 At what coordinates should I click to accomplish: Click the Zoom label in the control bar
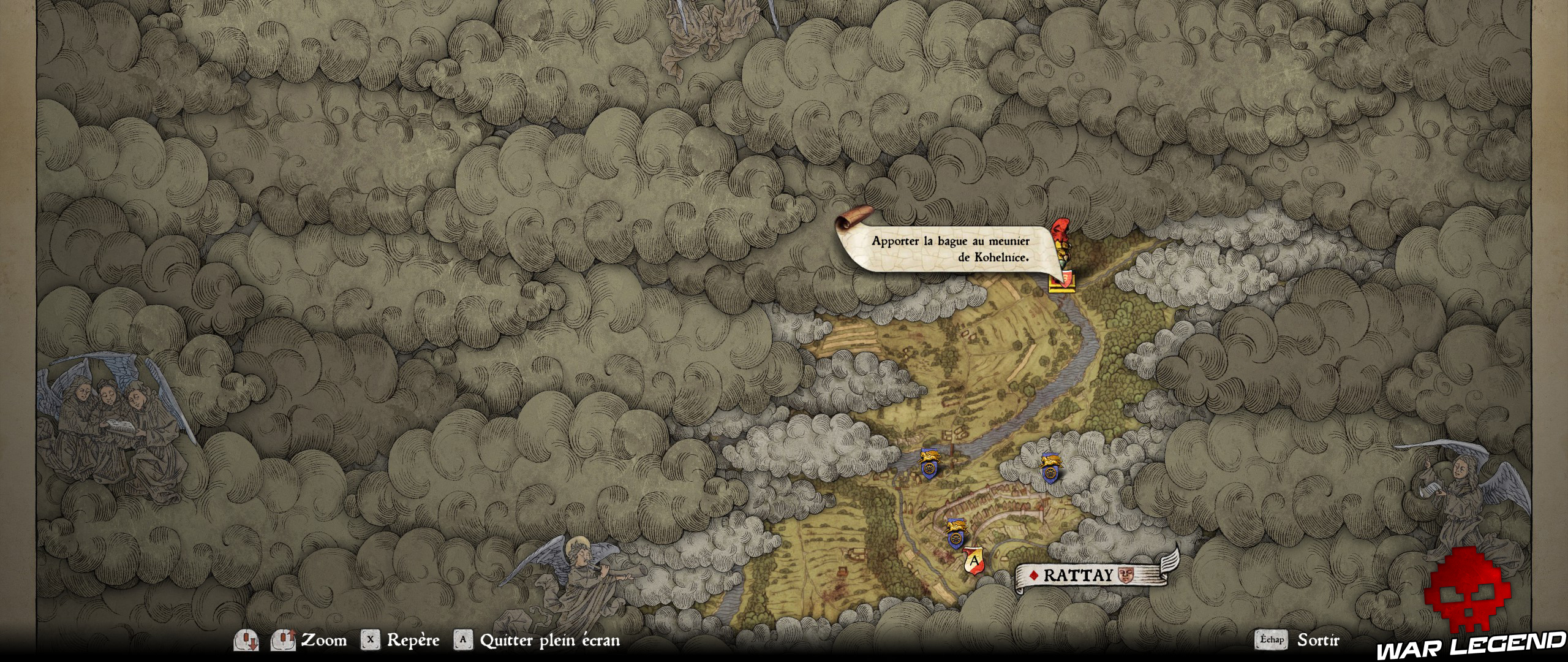[324, 640]
